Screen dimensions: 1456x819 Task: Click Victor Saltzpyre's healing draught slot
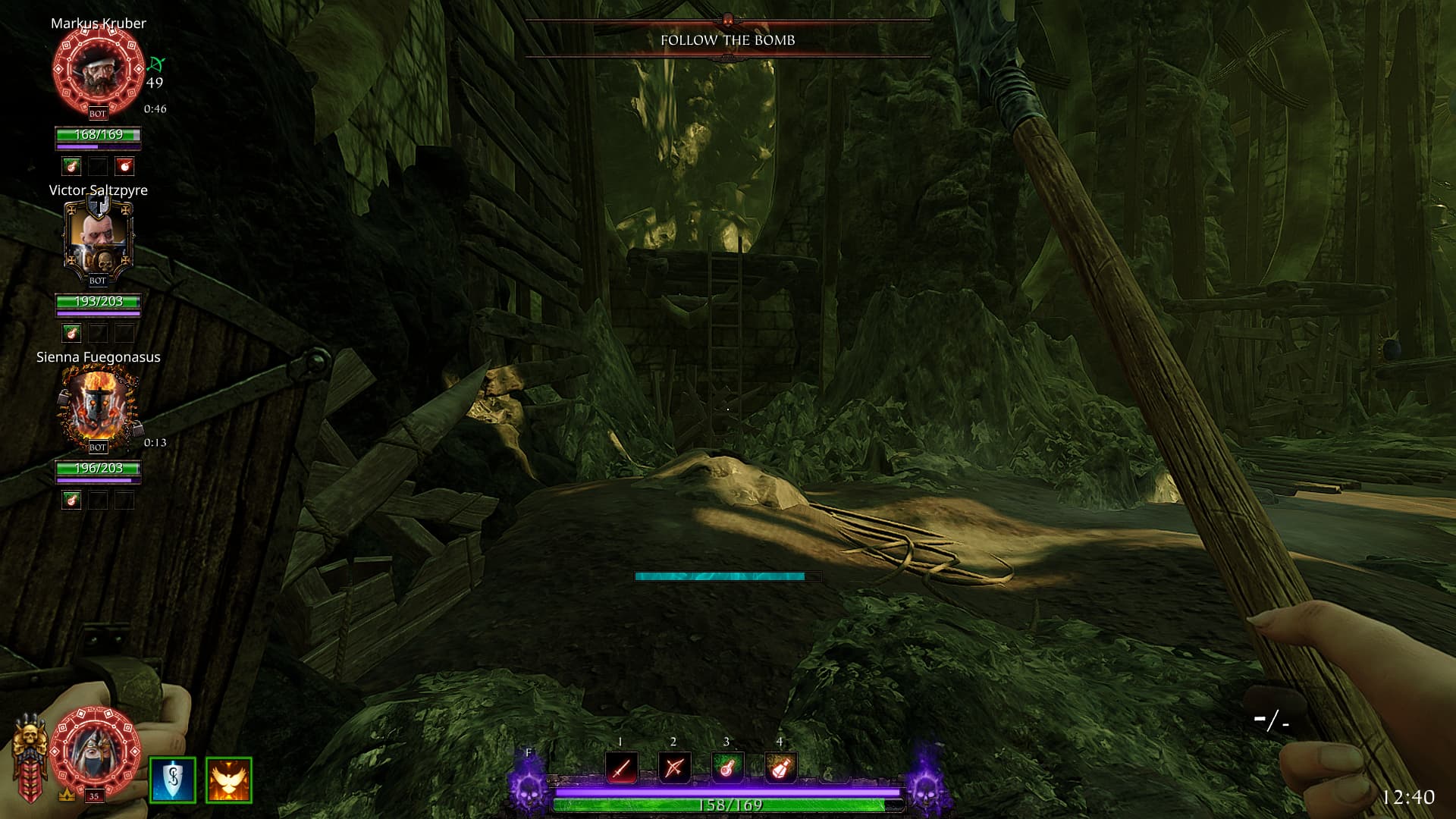point(71,332)
